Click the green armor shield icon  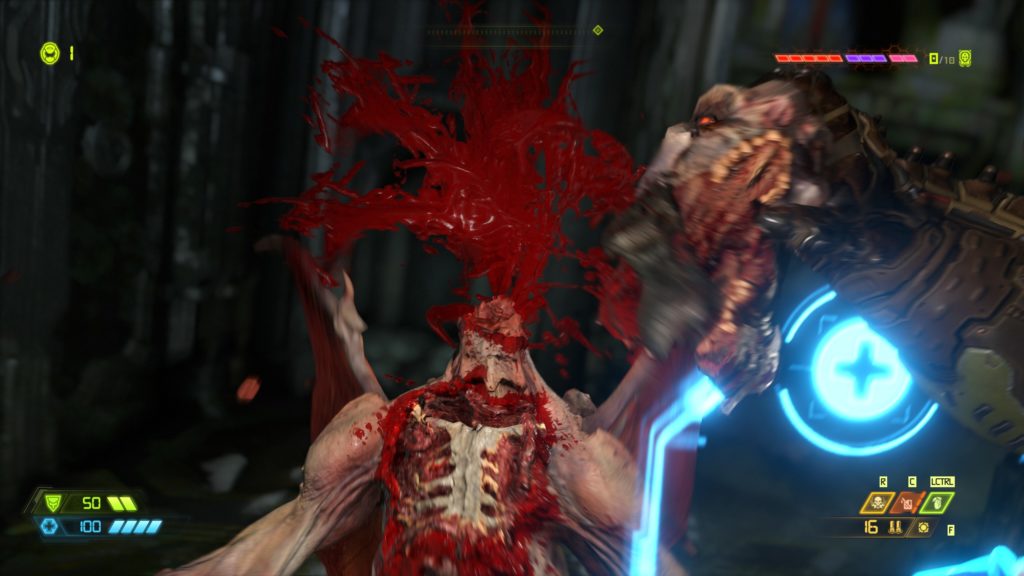tap(46, 503)
